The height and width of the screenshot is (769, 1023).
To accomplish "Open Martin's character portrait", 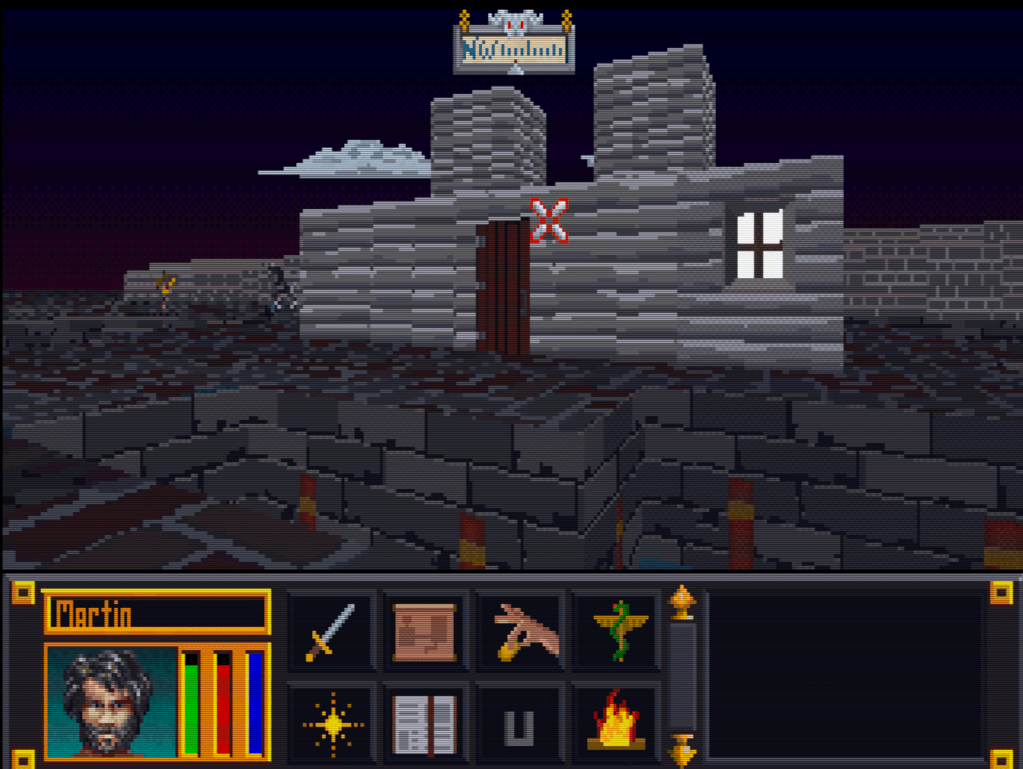I will point(110,702).
